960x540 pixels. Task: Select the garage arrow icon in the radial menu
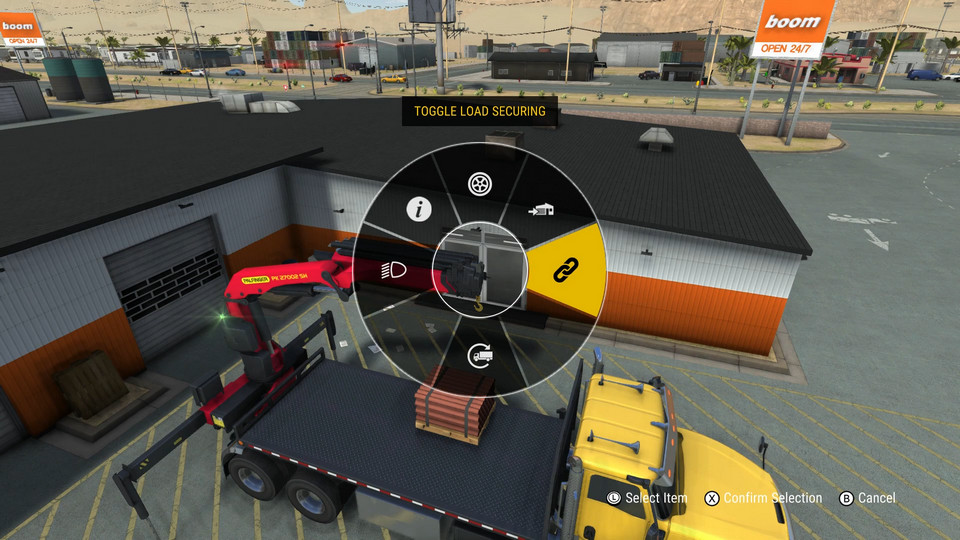point(541,210)
